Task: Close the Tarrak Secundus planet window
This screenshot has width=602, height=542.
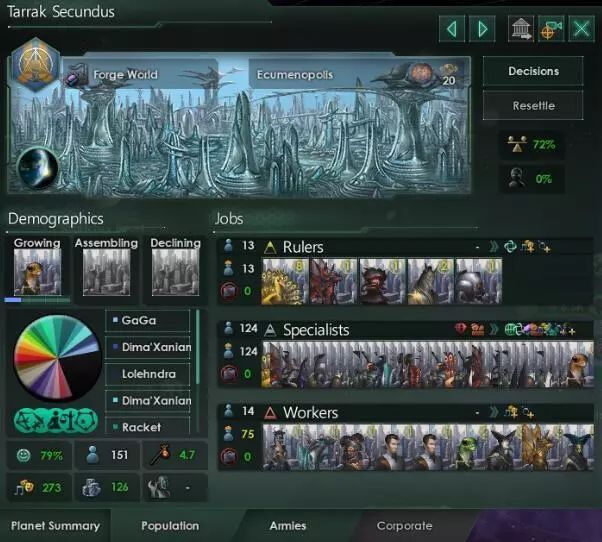Action: 581,28
